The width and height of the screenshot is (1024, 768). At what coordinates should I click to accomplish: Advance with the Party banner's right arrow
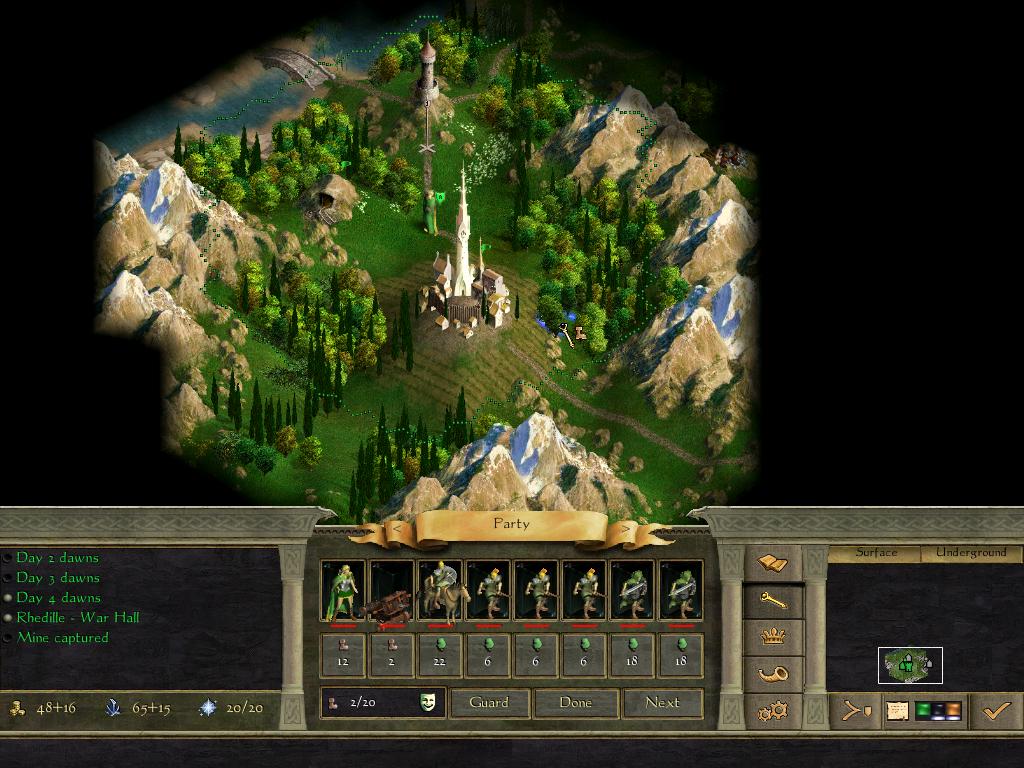click(x=627, y=528)
